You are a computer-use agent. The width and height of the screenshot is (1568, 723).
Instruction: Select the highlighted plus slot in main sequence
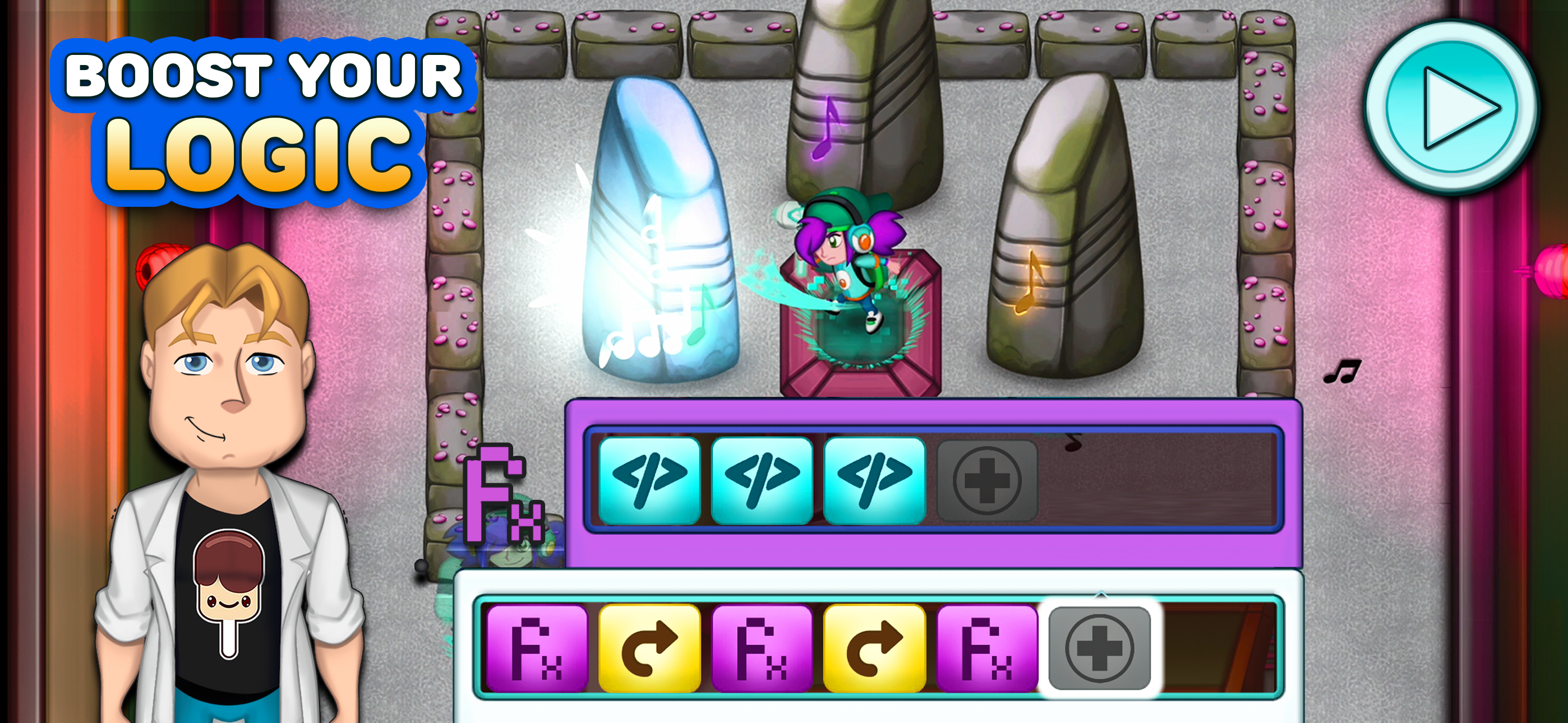[x=1099, y=648]
